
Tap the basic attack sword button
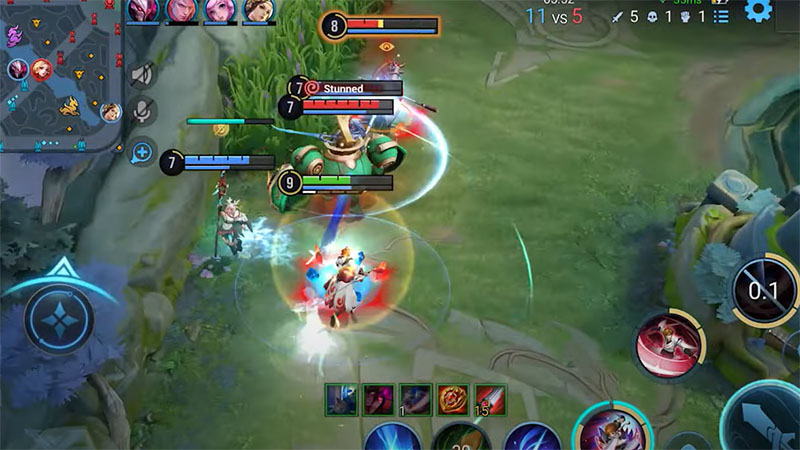pyautogui.click(x=765, y=420)
